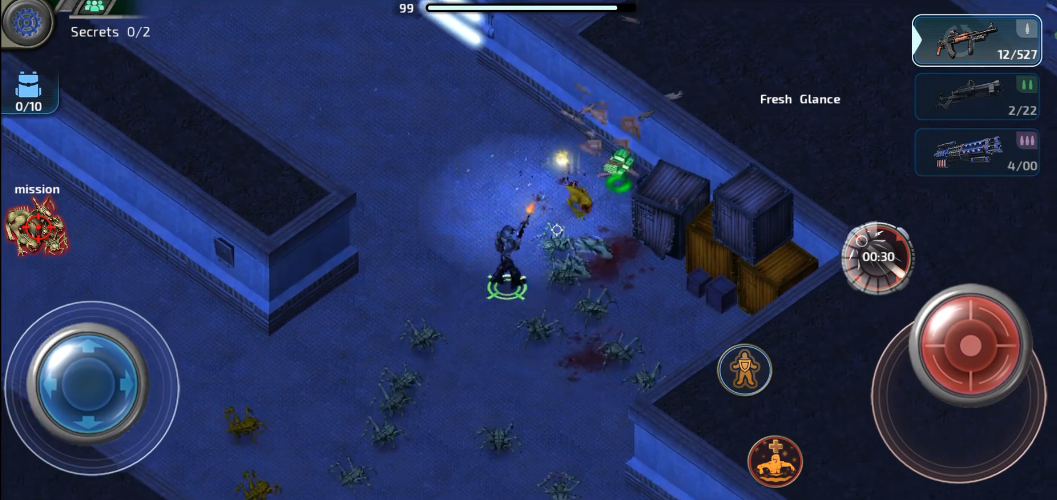Image resolution: width=1057 pixels, height=500 pixels.
Task: Activate the stopwatch cooldown ability
Action: (x=877, y=257)
